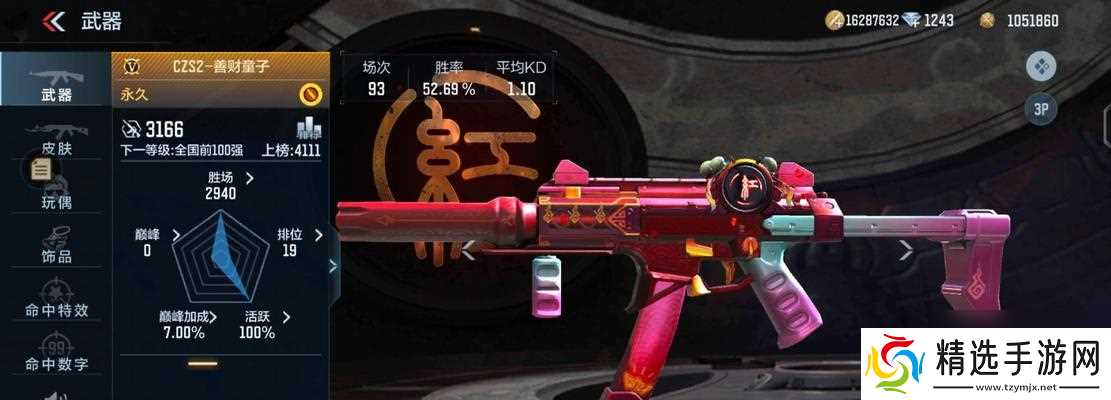The height and width of the screenshot is (400, 1111).
Task: Switch to the 命中数字 (Hit Numbers) tab
Action: (x=56, y=354)
